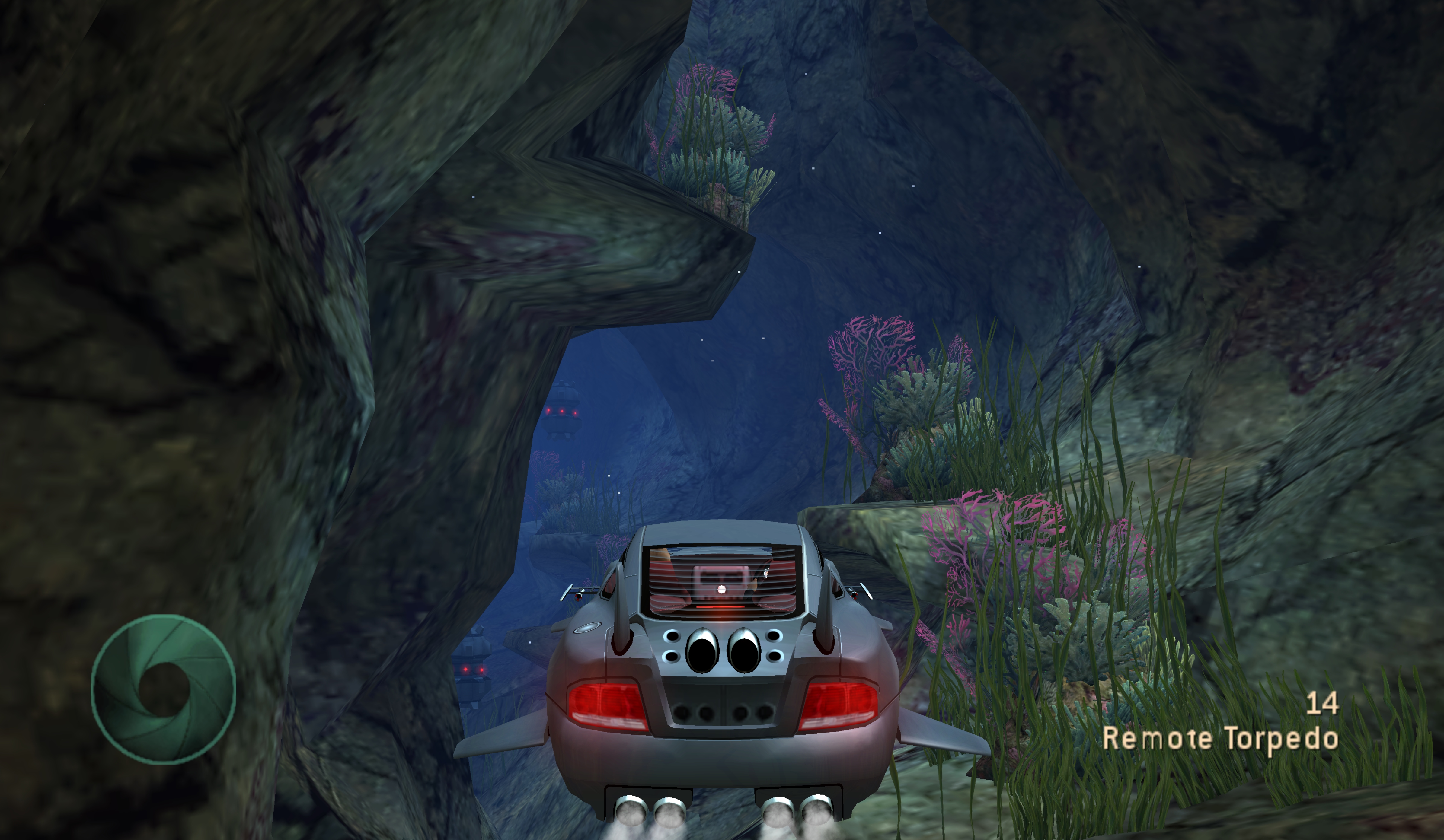Select the Remote Torpedo weapon label
This screenshot has height=840, width=1444.
1220,739
